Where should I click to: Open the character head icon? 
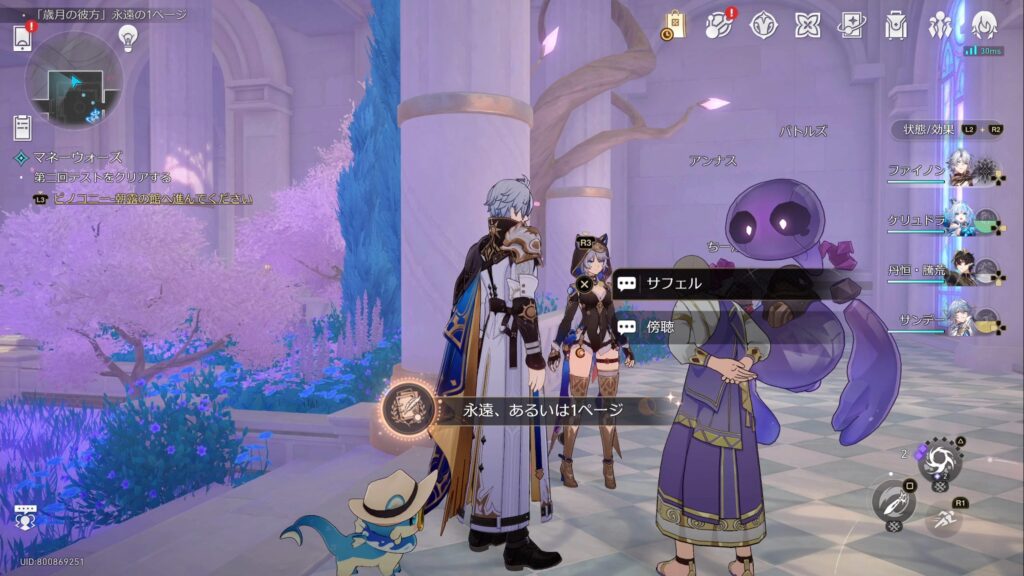click(984, 24)
